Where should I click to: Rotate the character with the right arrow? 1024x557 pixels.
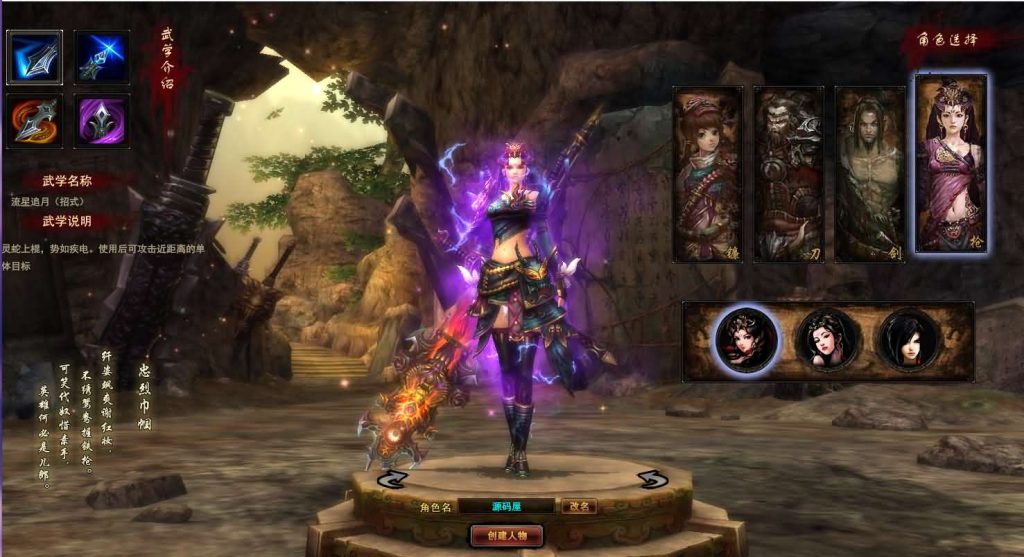click(x=652, y=479)
